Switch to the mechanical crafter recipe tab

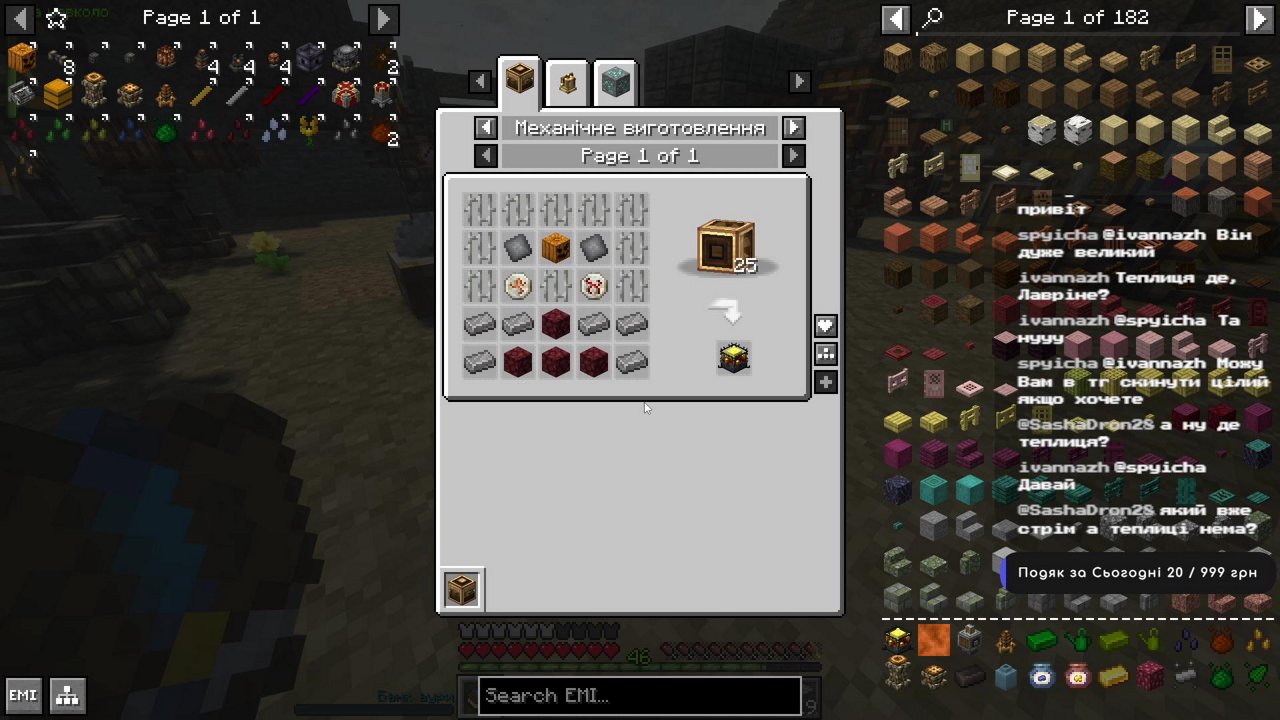519,81
